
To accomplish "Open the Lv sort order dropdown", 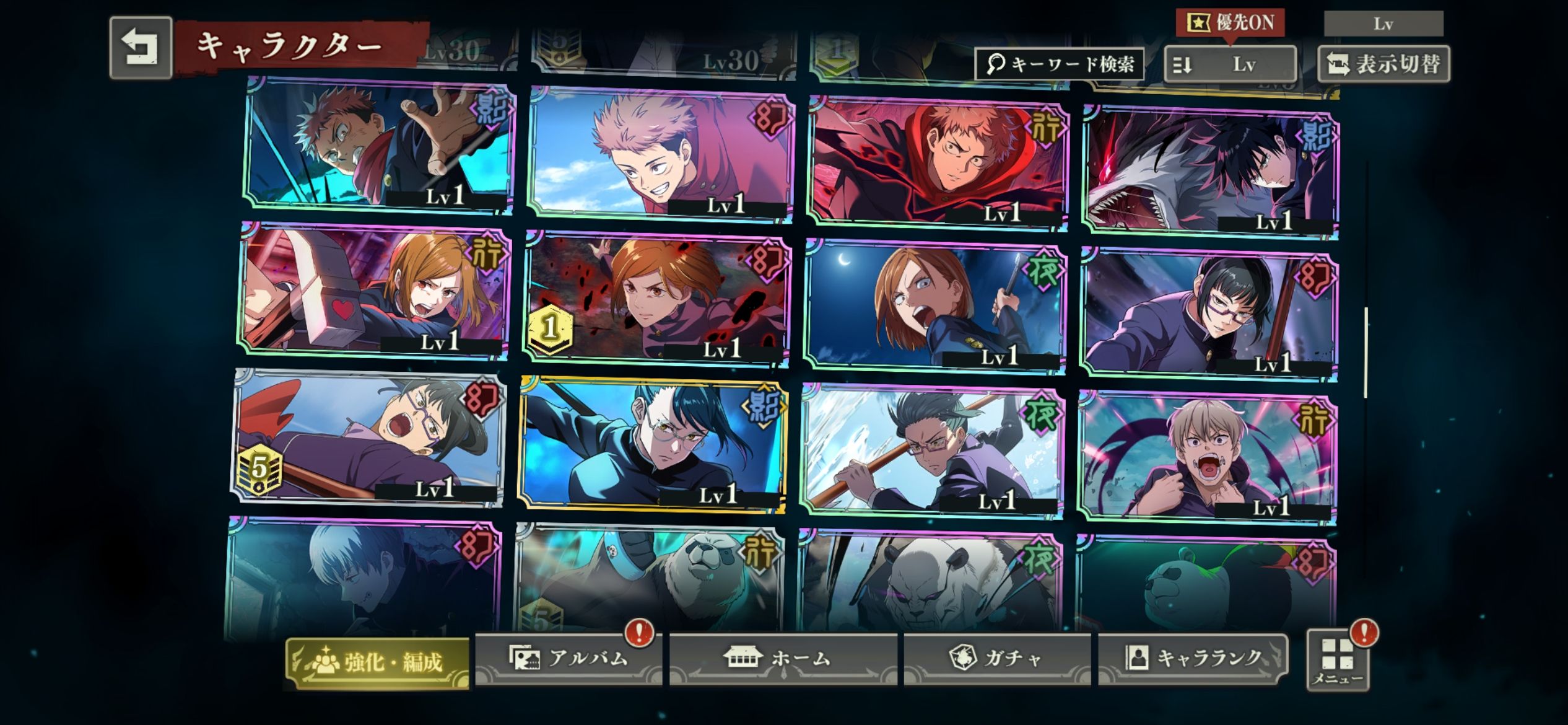I will pyautogui.click(x=1230, y=64).
